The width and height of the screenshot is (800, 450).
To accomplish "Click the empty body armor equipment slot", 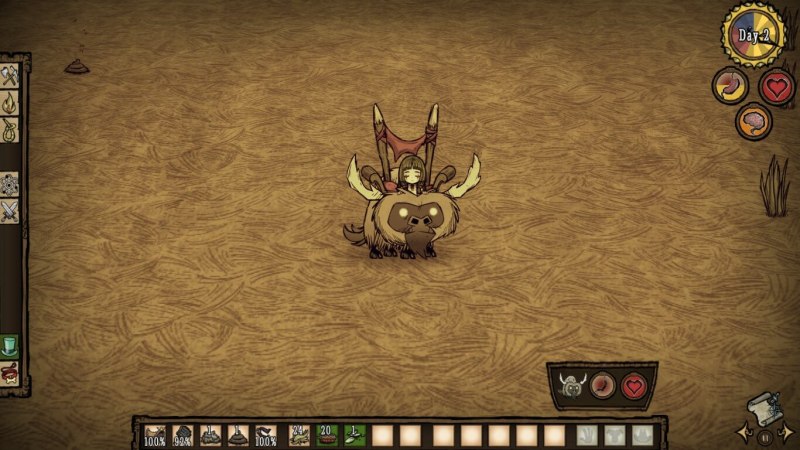I will 614,435.
